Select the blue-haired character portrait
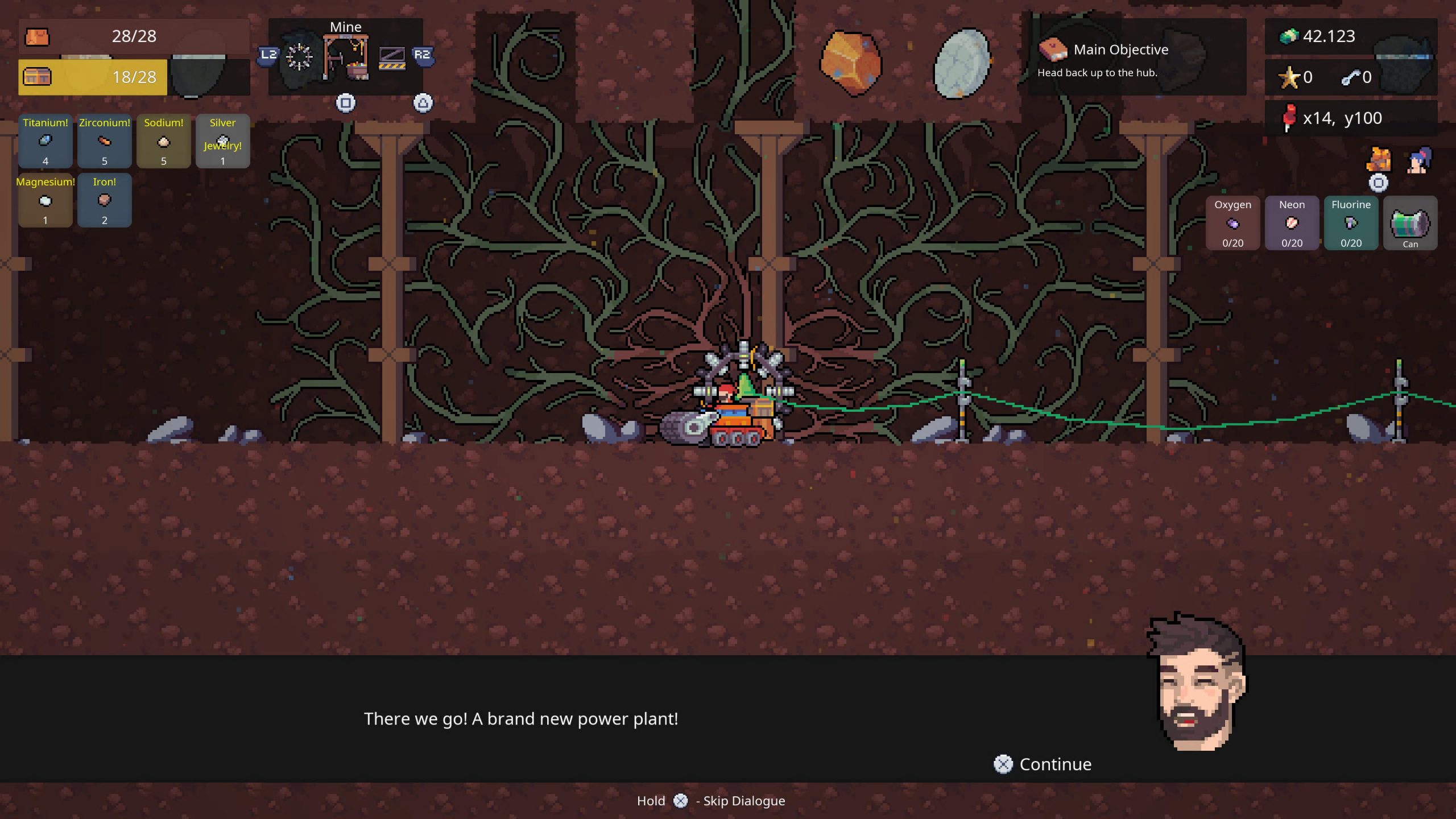This screenshot has width=1456, height=819. pos(1418,161)
